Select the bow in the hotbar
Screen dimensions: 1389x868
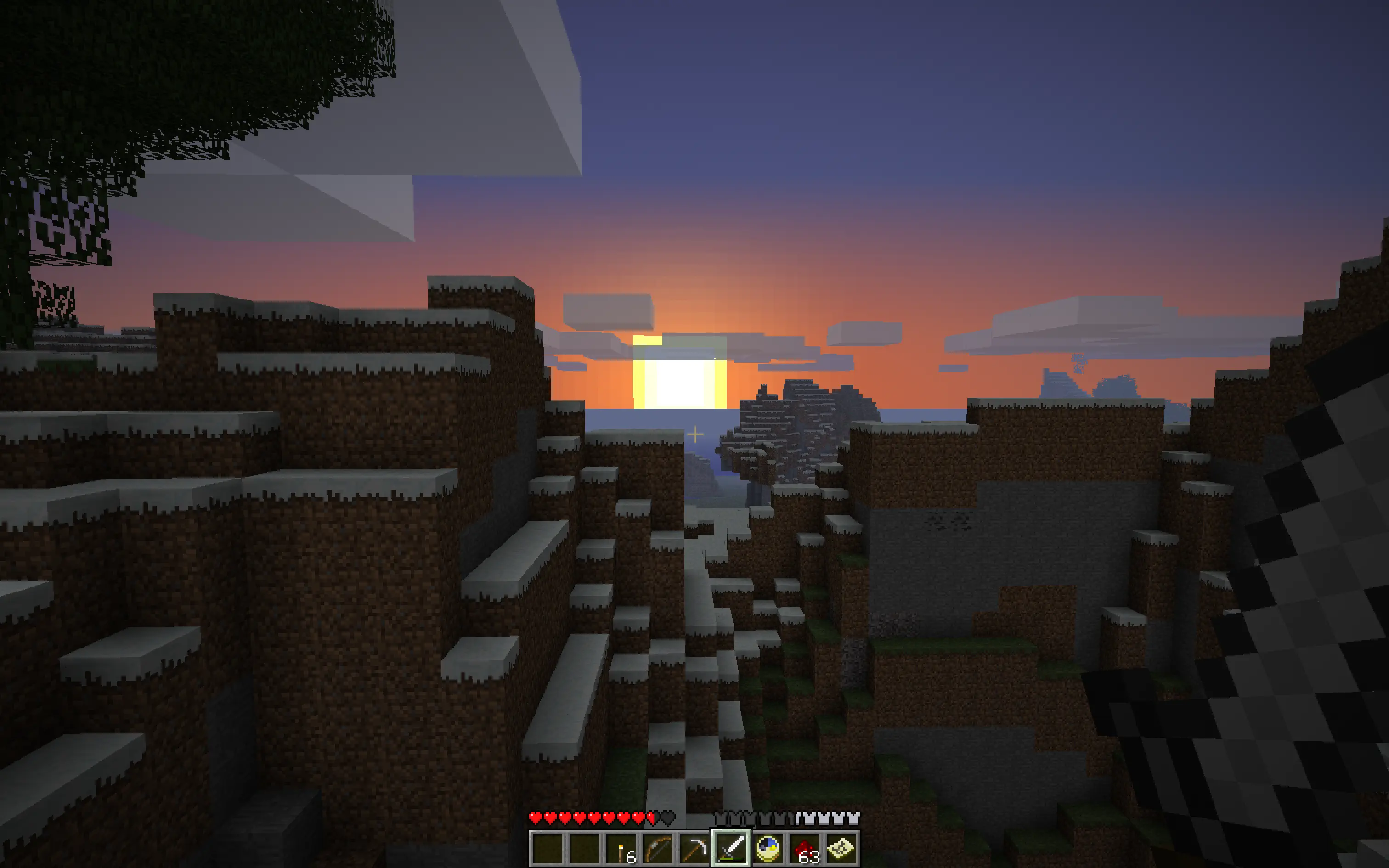pos(658,849)
